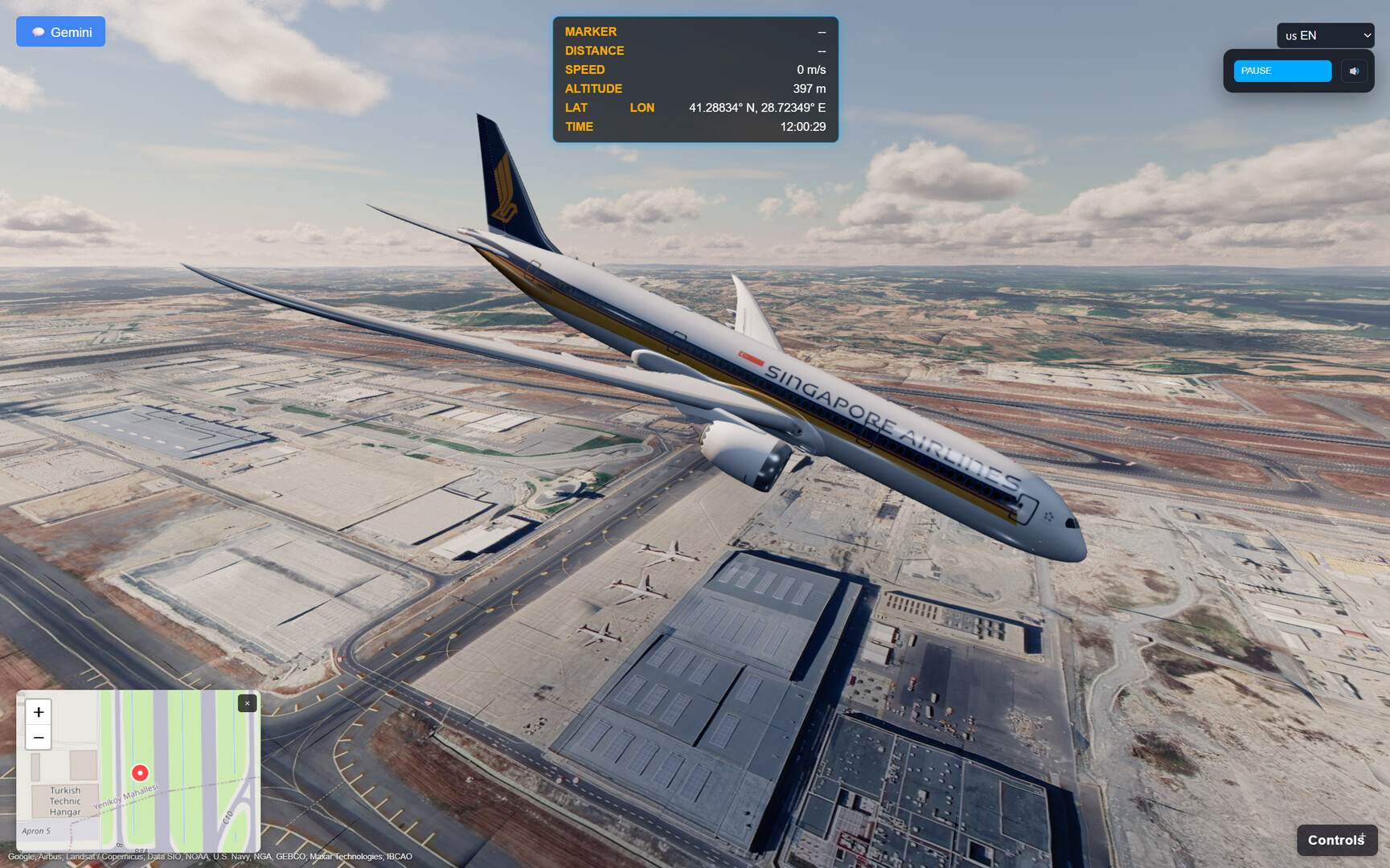Click the Gemini cloud icon
Screen dimensions: 1390x868
pyautogui.click(x=39, y=31)
